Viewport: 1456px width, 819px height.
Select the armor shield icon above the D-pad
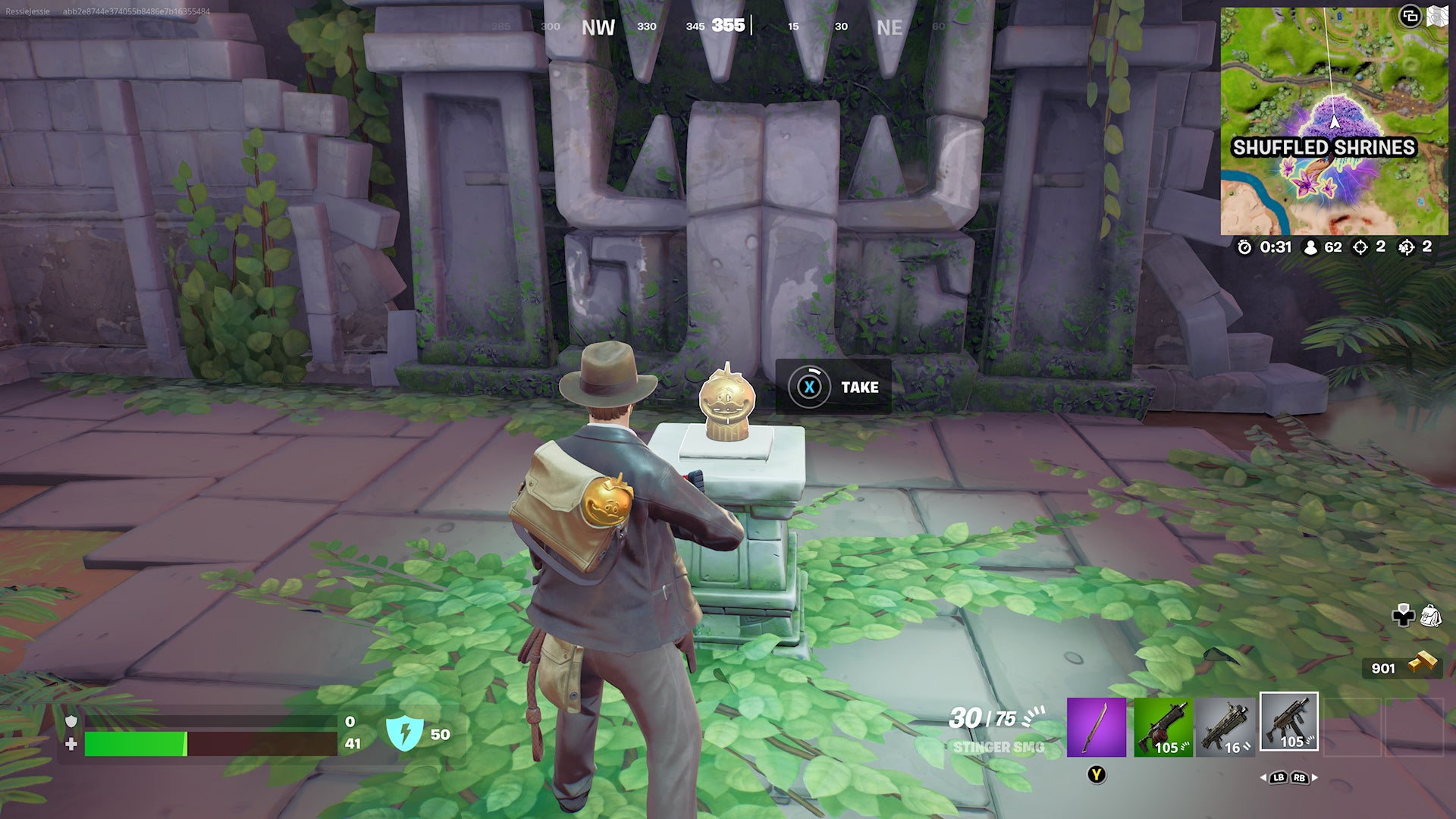(1404, 607)
